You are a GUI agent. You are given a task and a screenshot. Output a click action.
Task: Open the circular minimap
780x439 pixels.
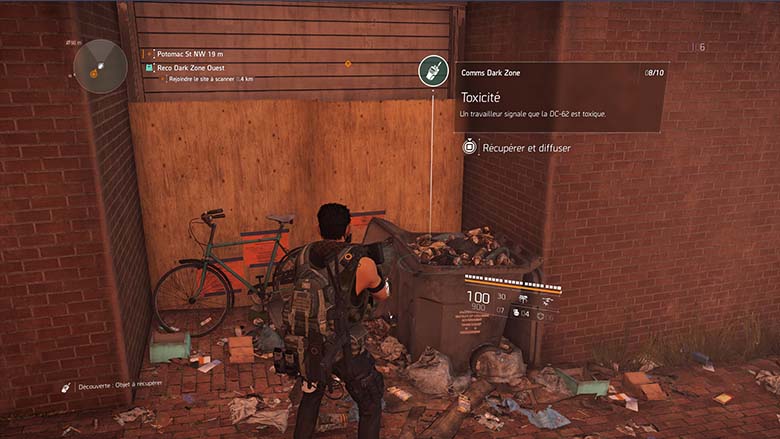coord(99,66)
